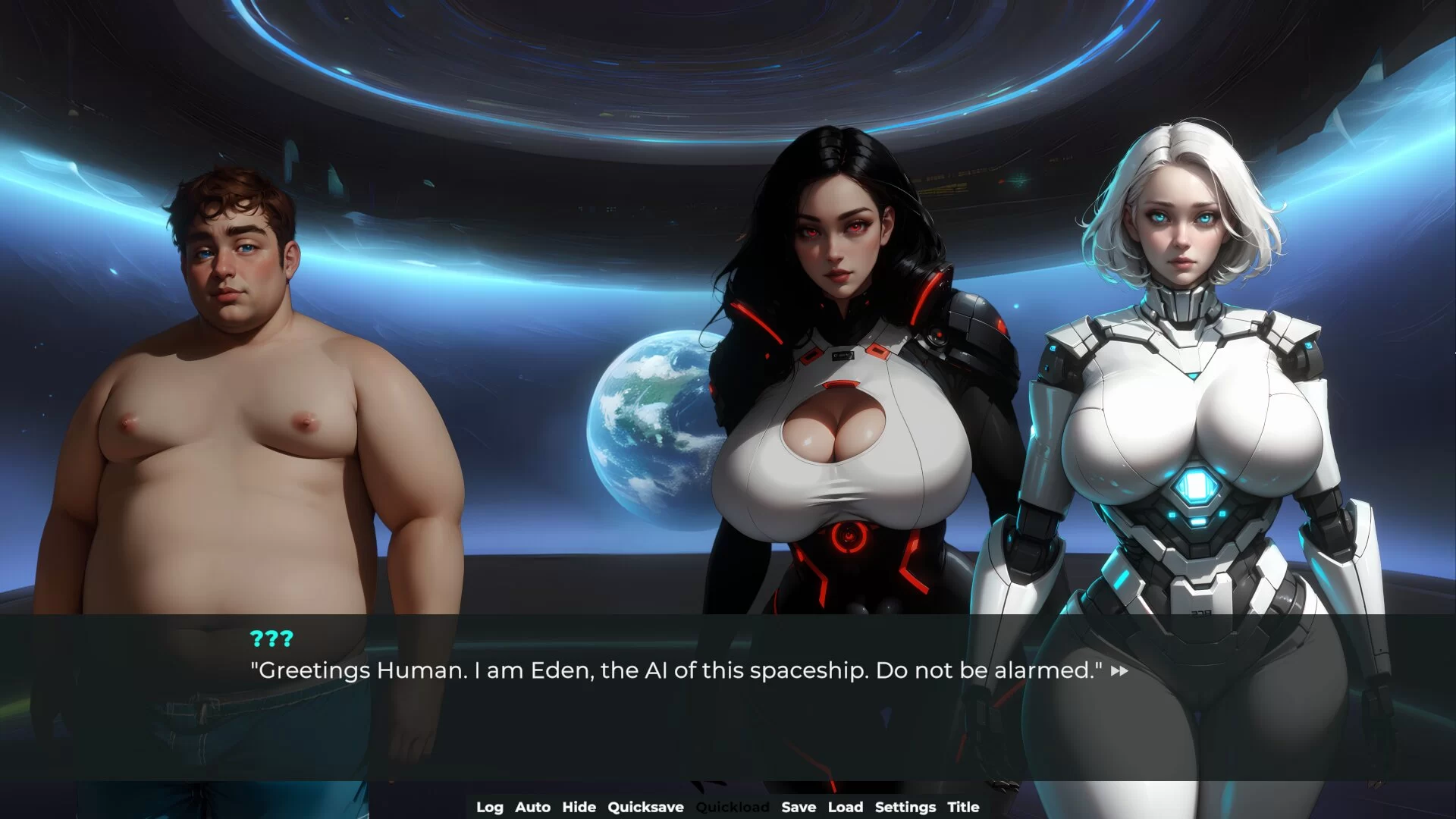Open the Save menu
This screenshot has width=1456, height=819.
click(x=799, y=807)
